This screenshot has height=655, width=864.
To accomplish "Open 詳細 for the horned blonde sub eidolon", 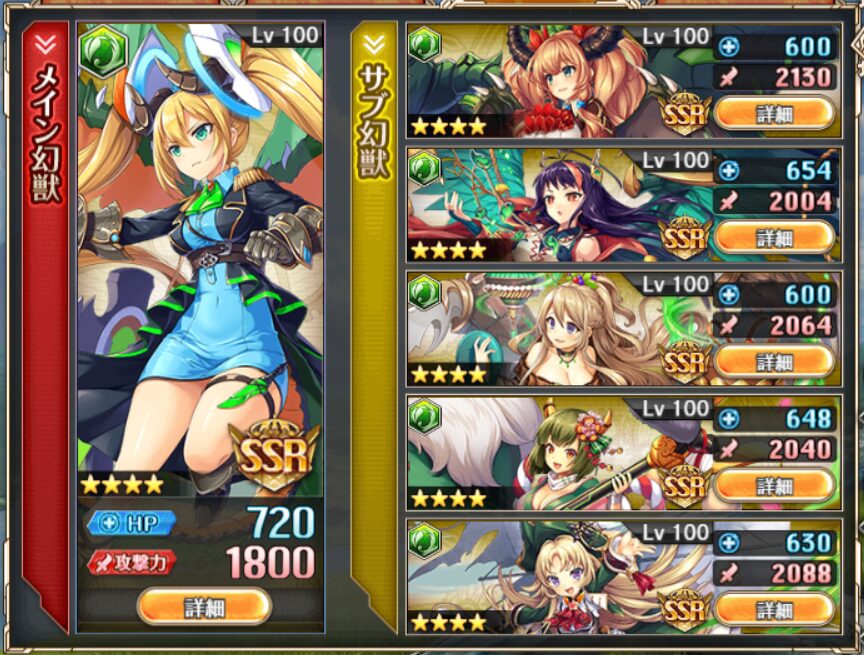I will 775,112.
